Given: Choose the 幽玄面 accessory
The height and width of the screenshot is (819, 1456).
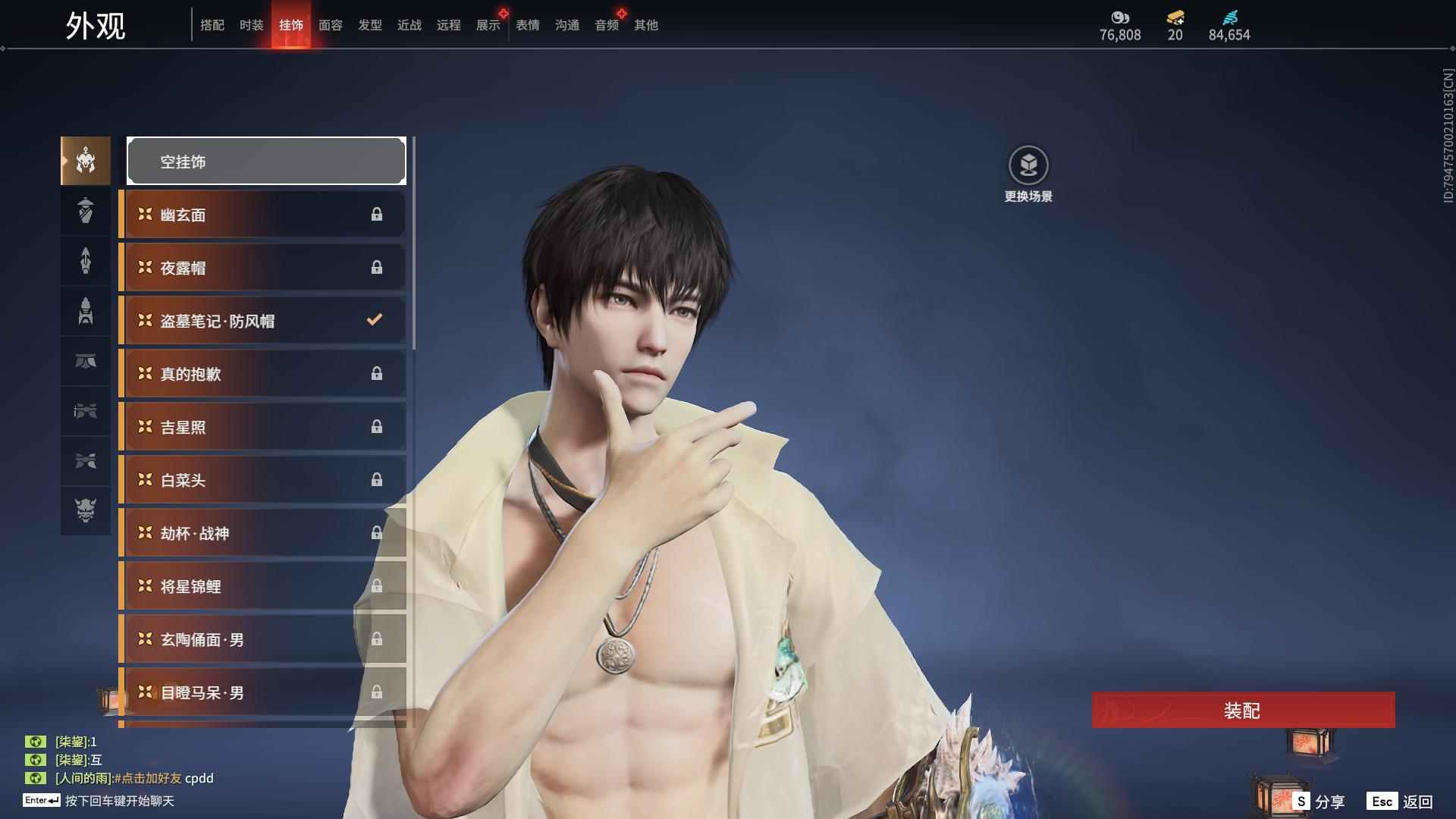Looking at the screenshot, I should click(x=262, y=215).
